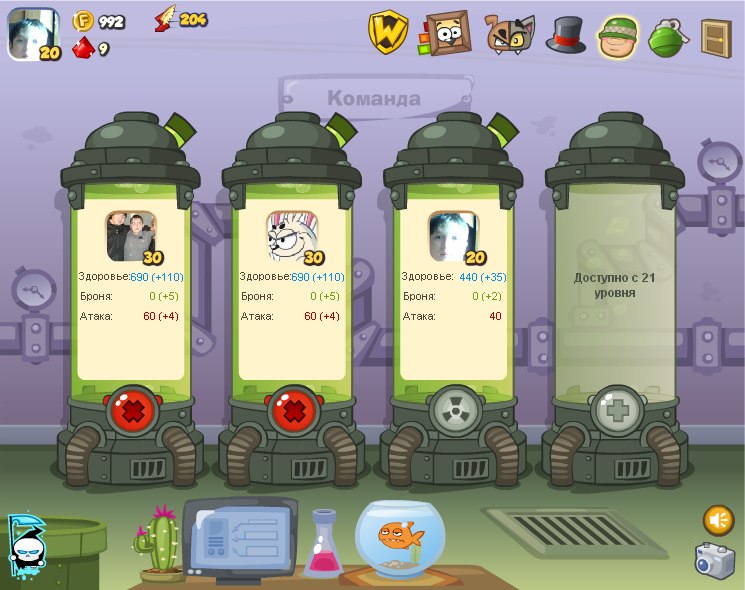This screenshot has width=745, height=590.
Task: Open the yellow W shield menu
Action: click(388, 33)
